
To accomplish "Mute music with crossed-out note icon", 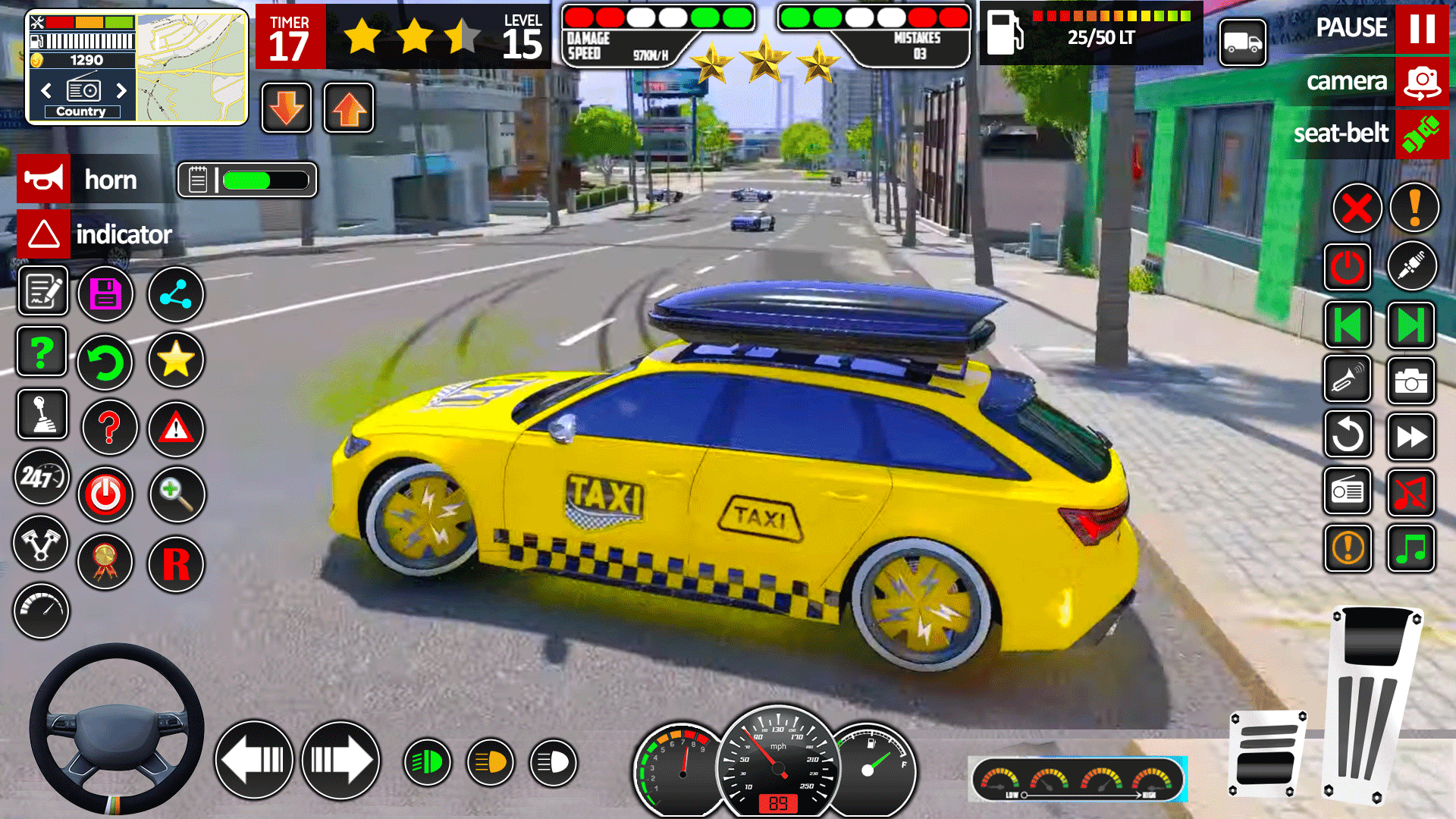I will click(x=1410, y=493).
